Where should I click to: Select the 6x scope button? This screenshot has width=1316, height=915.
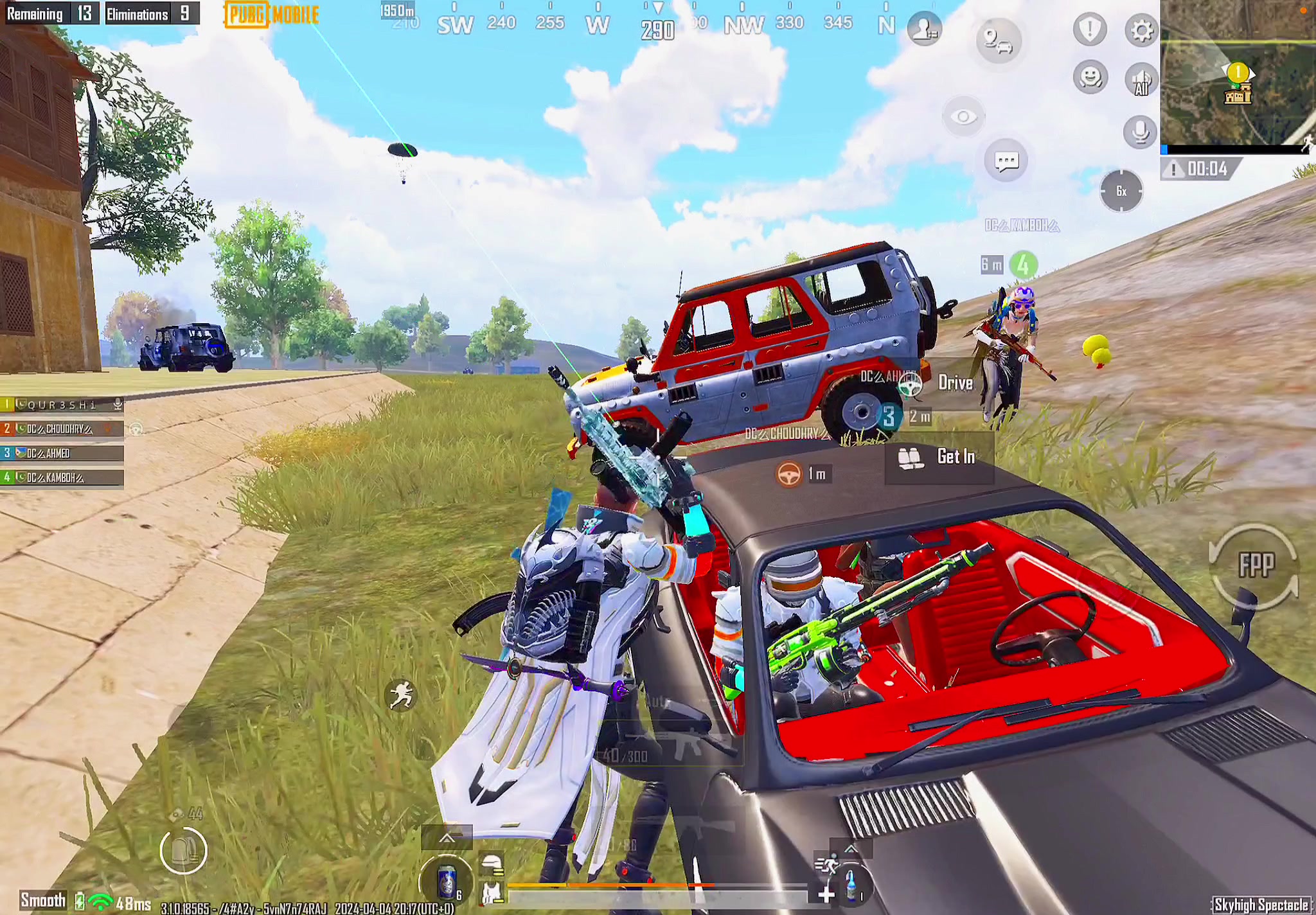(1121, 191)
